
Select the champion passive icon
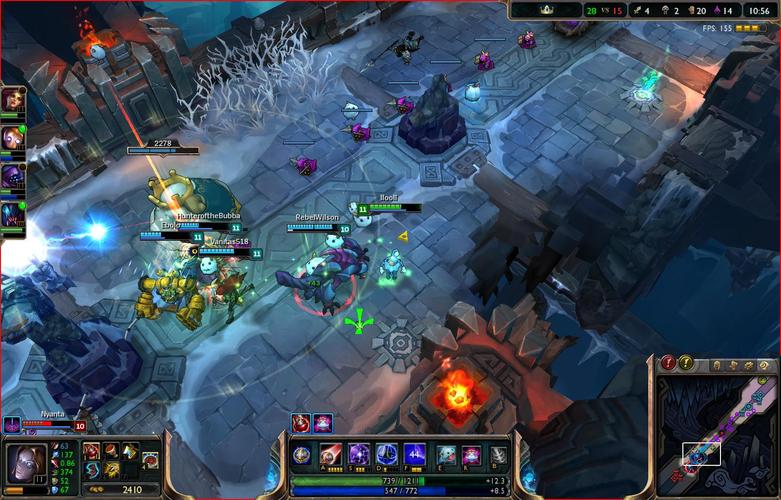(301, 454)
